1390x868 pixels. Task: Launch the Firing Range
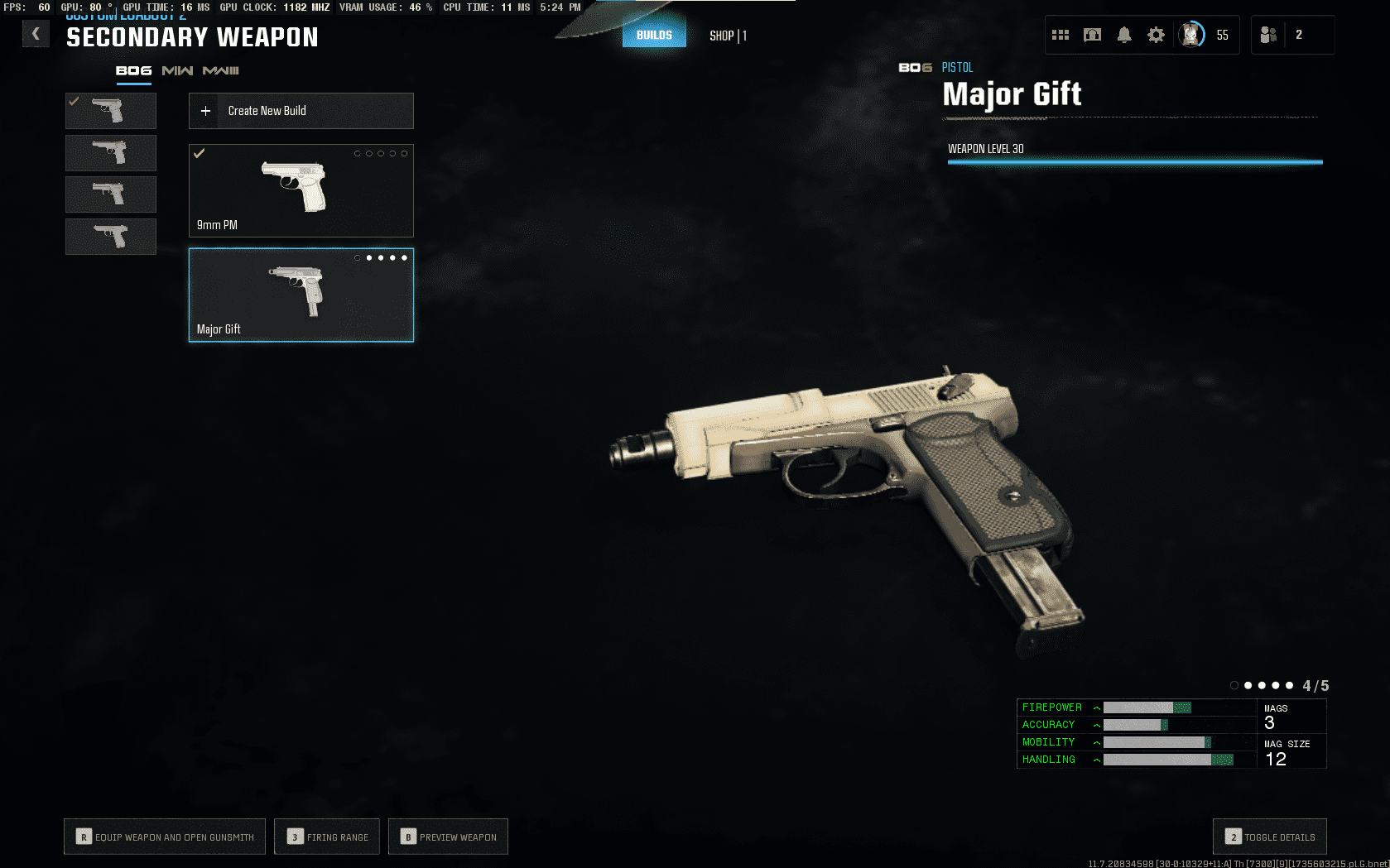click(327, 837)
